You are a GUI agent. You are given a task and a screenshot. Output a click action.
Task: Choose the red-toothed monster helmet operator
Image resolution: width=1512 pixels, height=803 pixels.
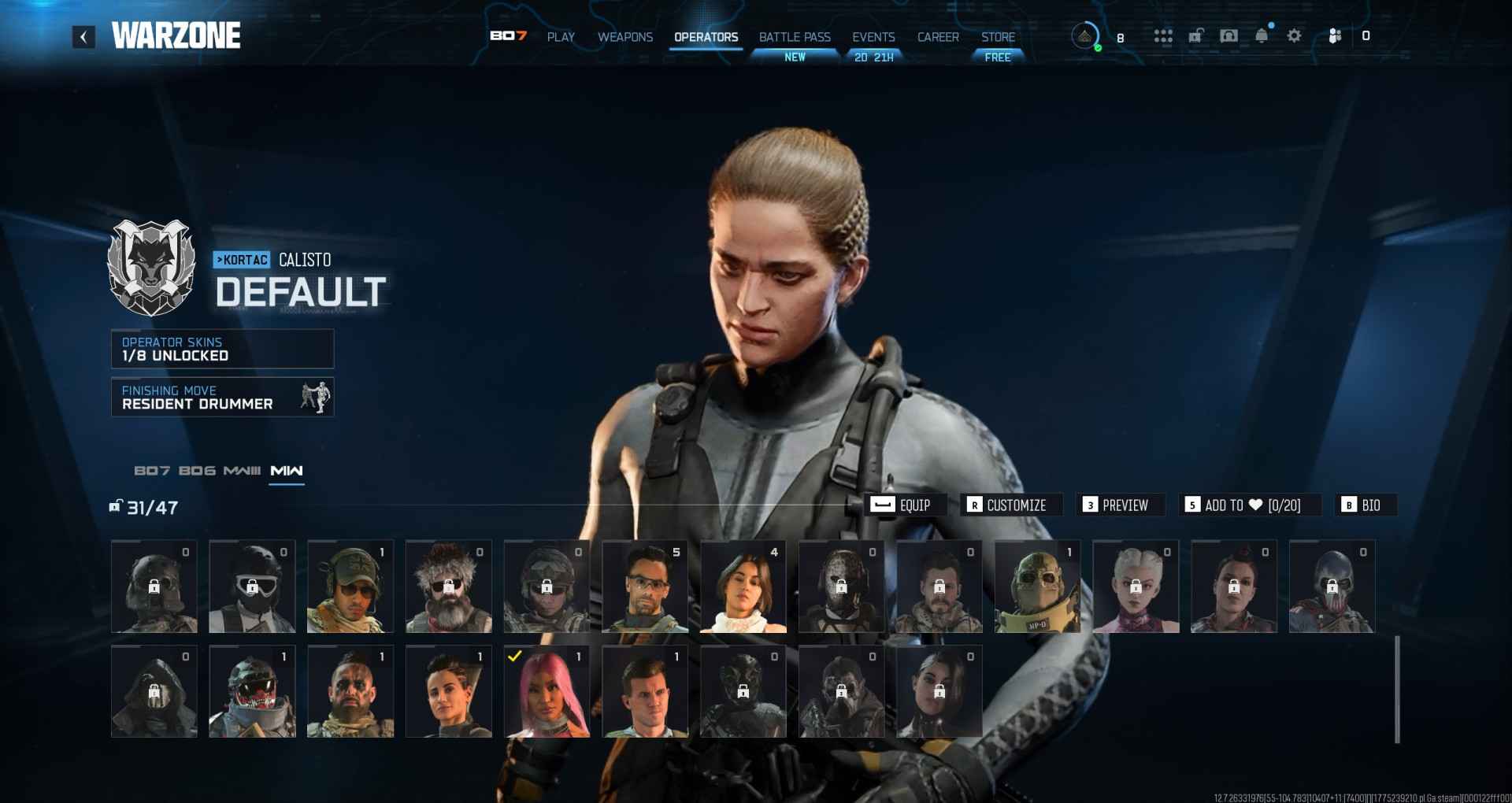pyautogui.click(x=252, y=693)
